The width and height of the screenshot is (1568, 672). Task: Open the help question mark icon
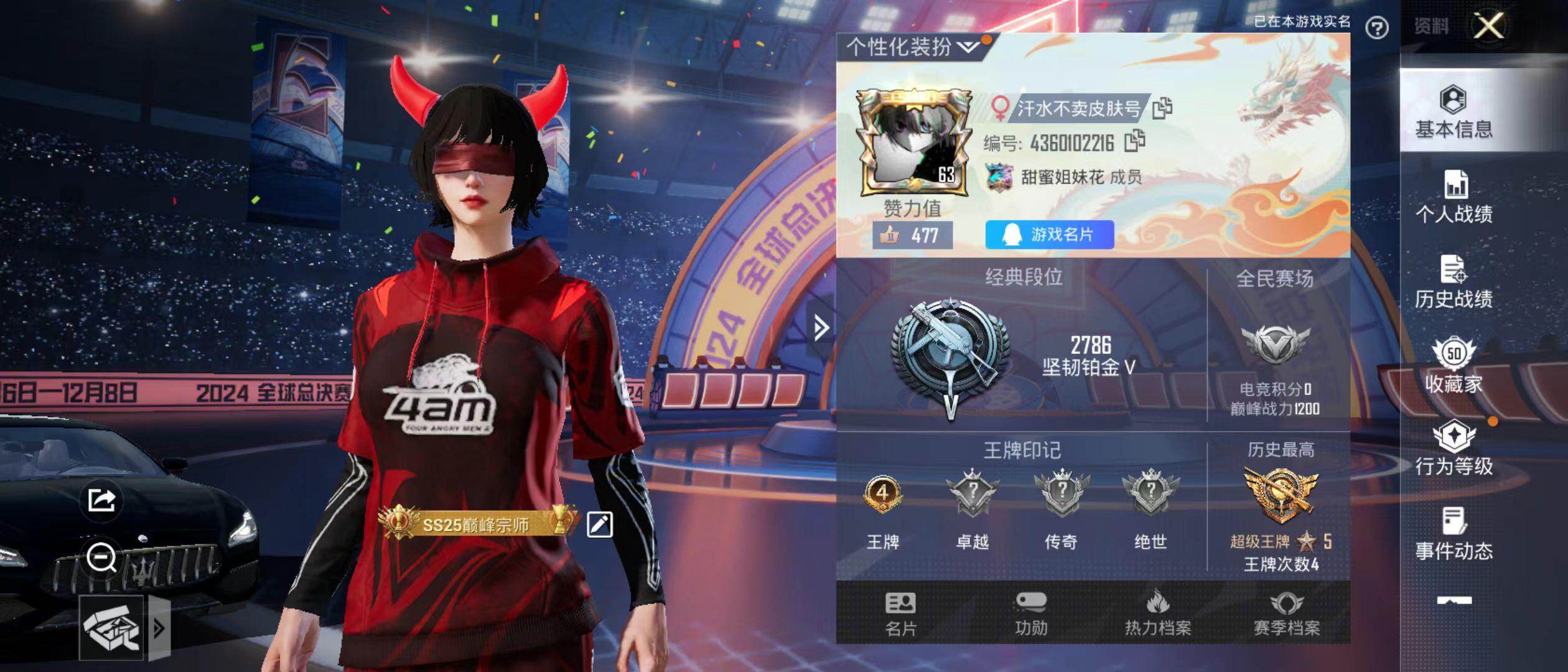(x=1377, y=28)
